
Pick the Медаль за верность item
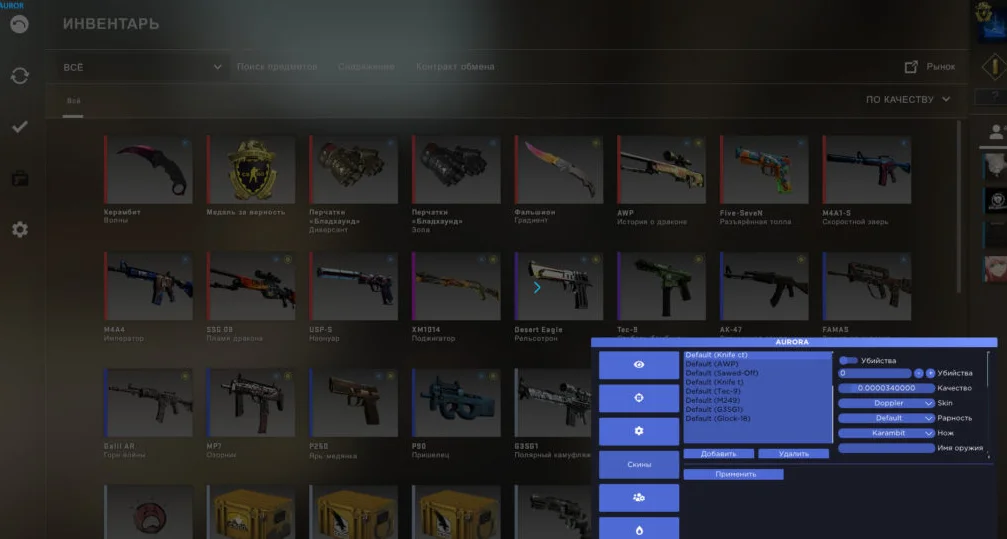pos(251,170)
